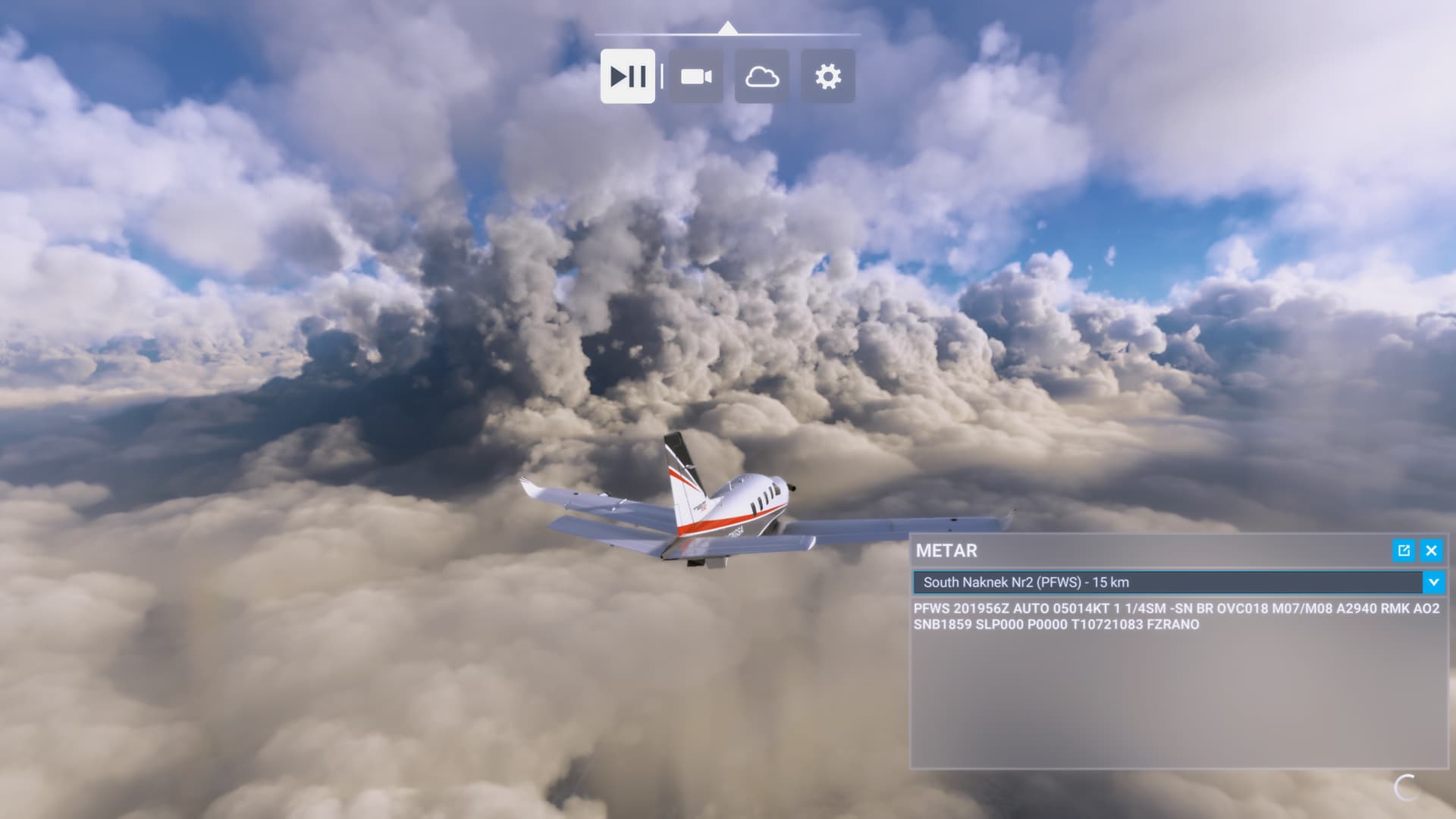
Task: Pop out the METAR window
Action: click(1404, 551)
